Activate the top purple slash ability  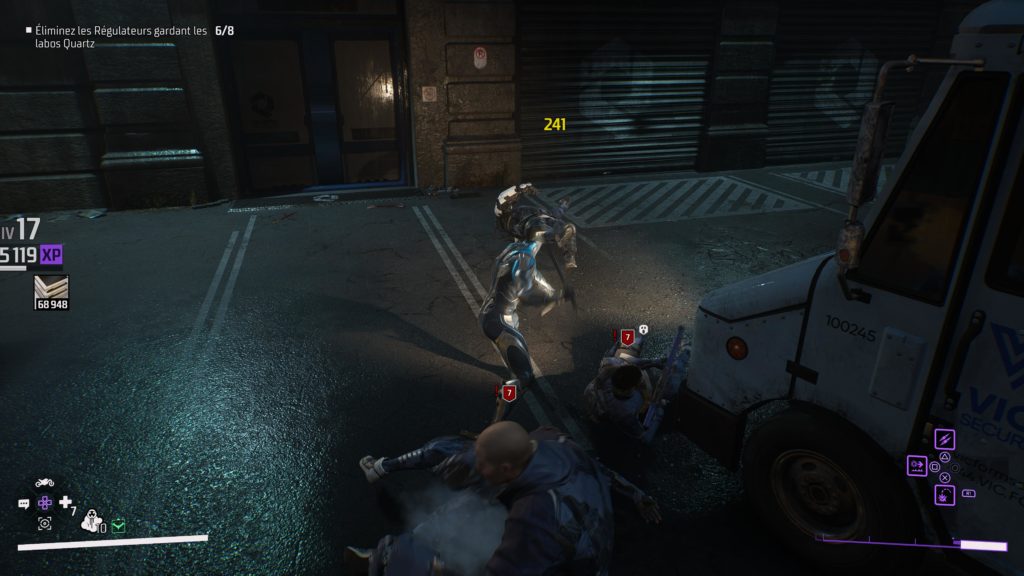tap(944, 440)
